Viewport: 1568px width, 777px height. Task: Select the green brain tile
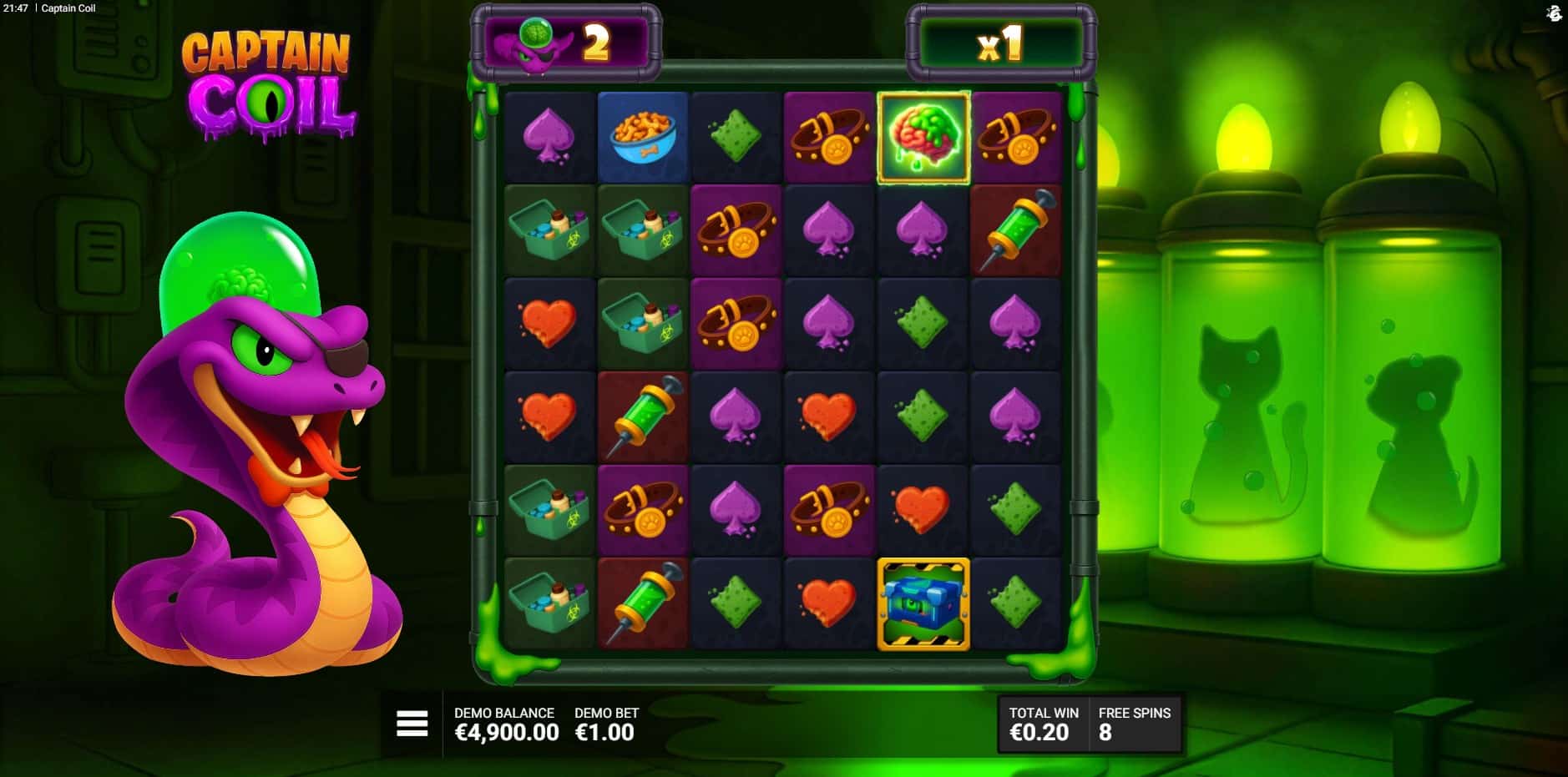pos(923,138)
